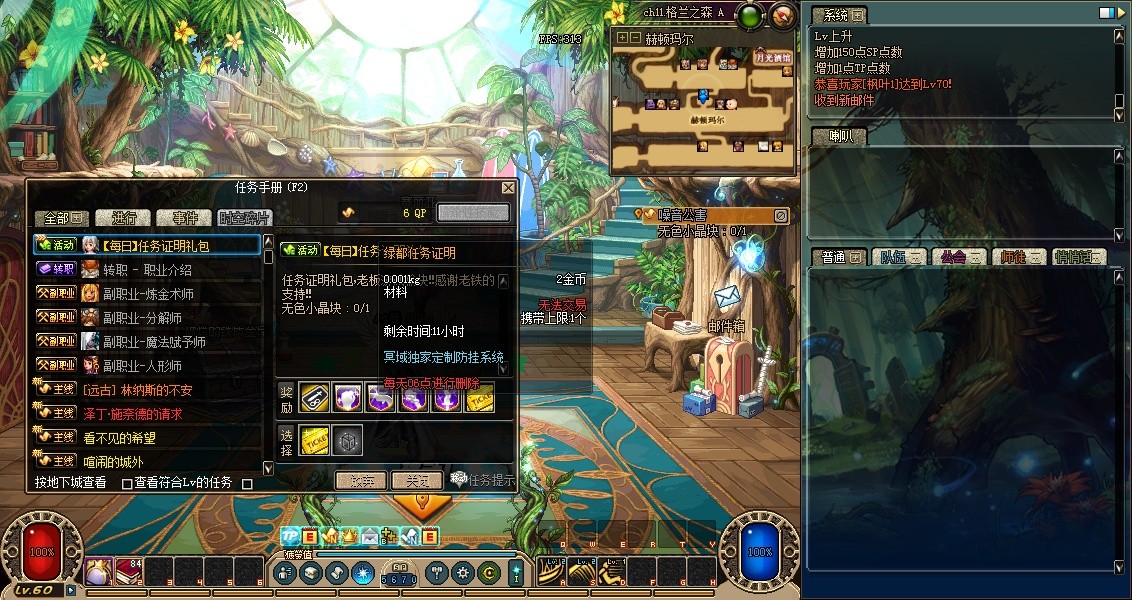Viewport: 1132px width, 600px height.
Task: Open settings with the gear icon
Action: point(462,573)
